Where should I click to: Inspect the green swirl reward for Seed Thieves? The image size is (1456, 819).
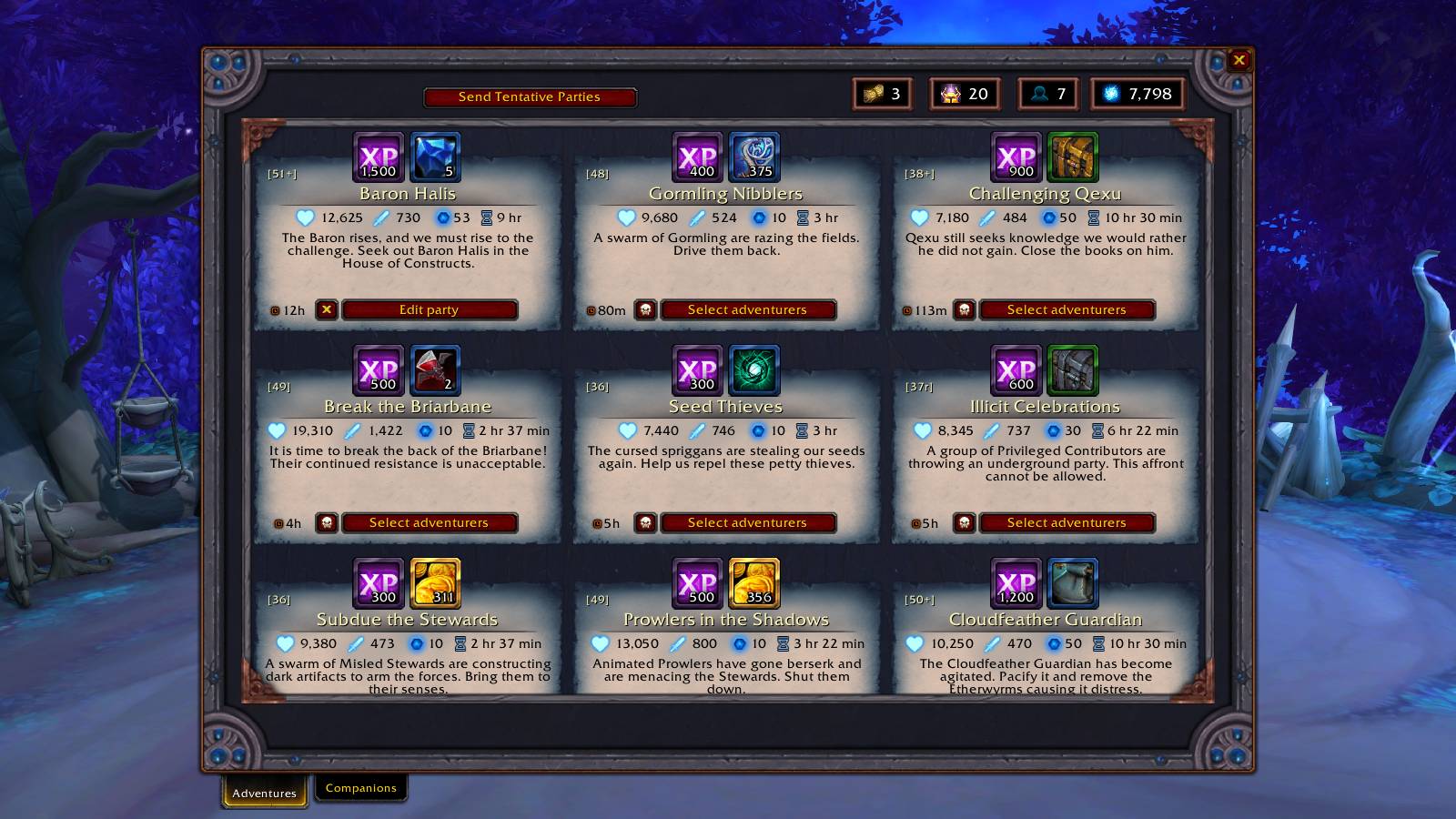(x=753, y=369)
